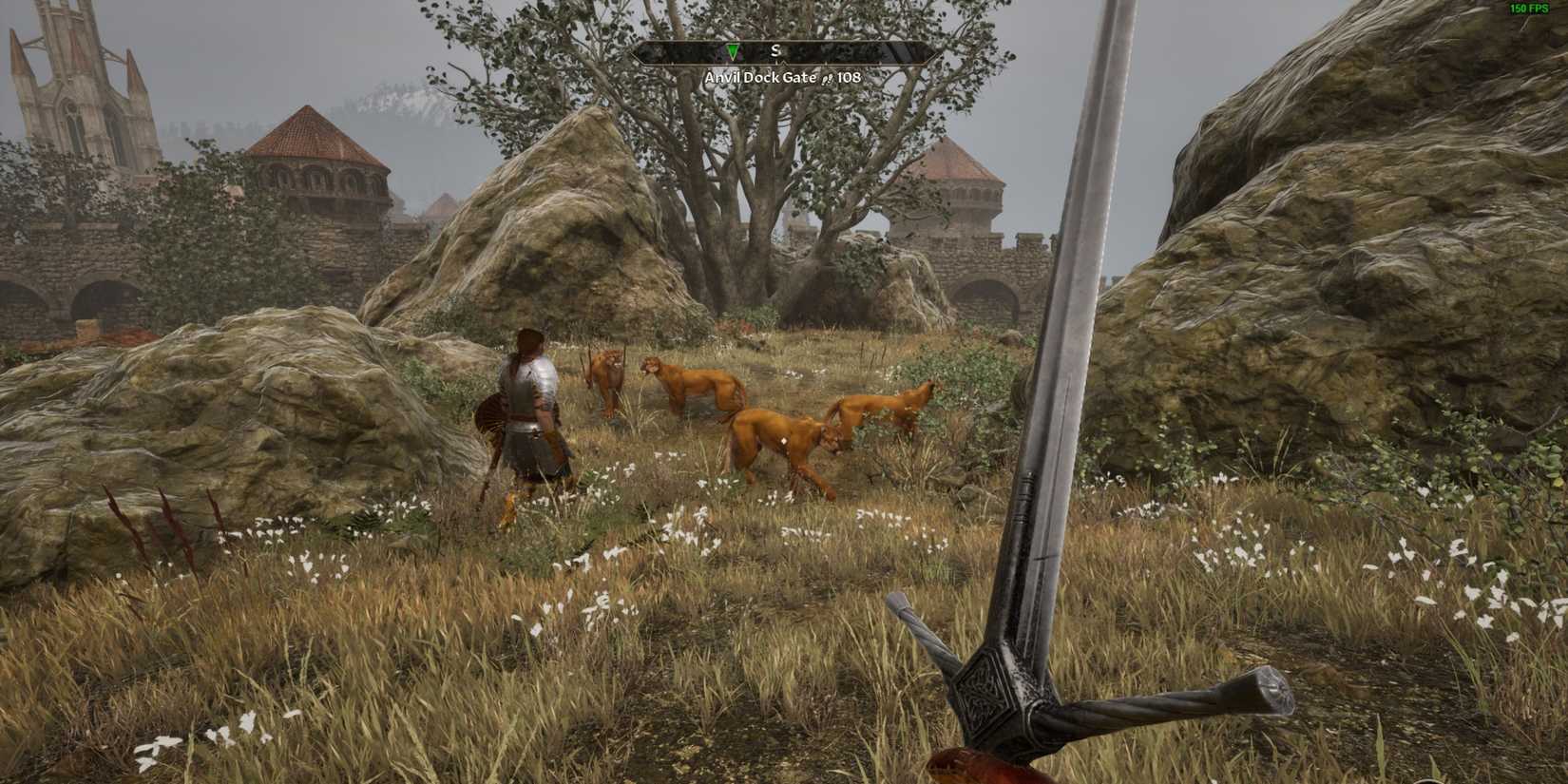Click the S direction letter on the compass
This screenshot has height=784, width=1568.
point(775,51)
